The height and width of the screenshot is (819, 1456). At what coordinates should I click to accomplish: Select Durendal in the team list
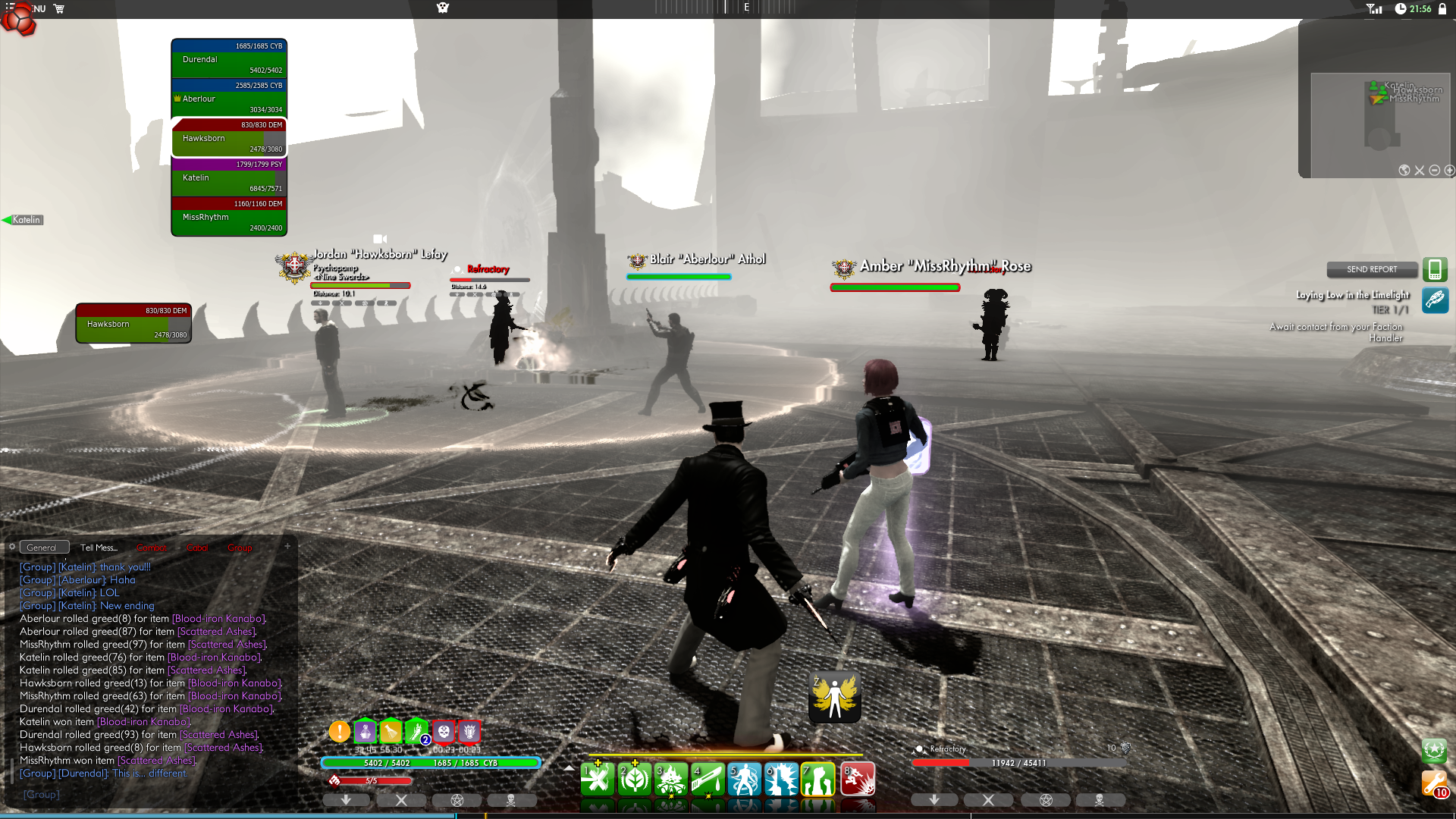229,59
